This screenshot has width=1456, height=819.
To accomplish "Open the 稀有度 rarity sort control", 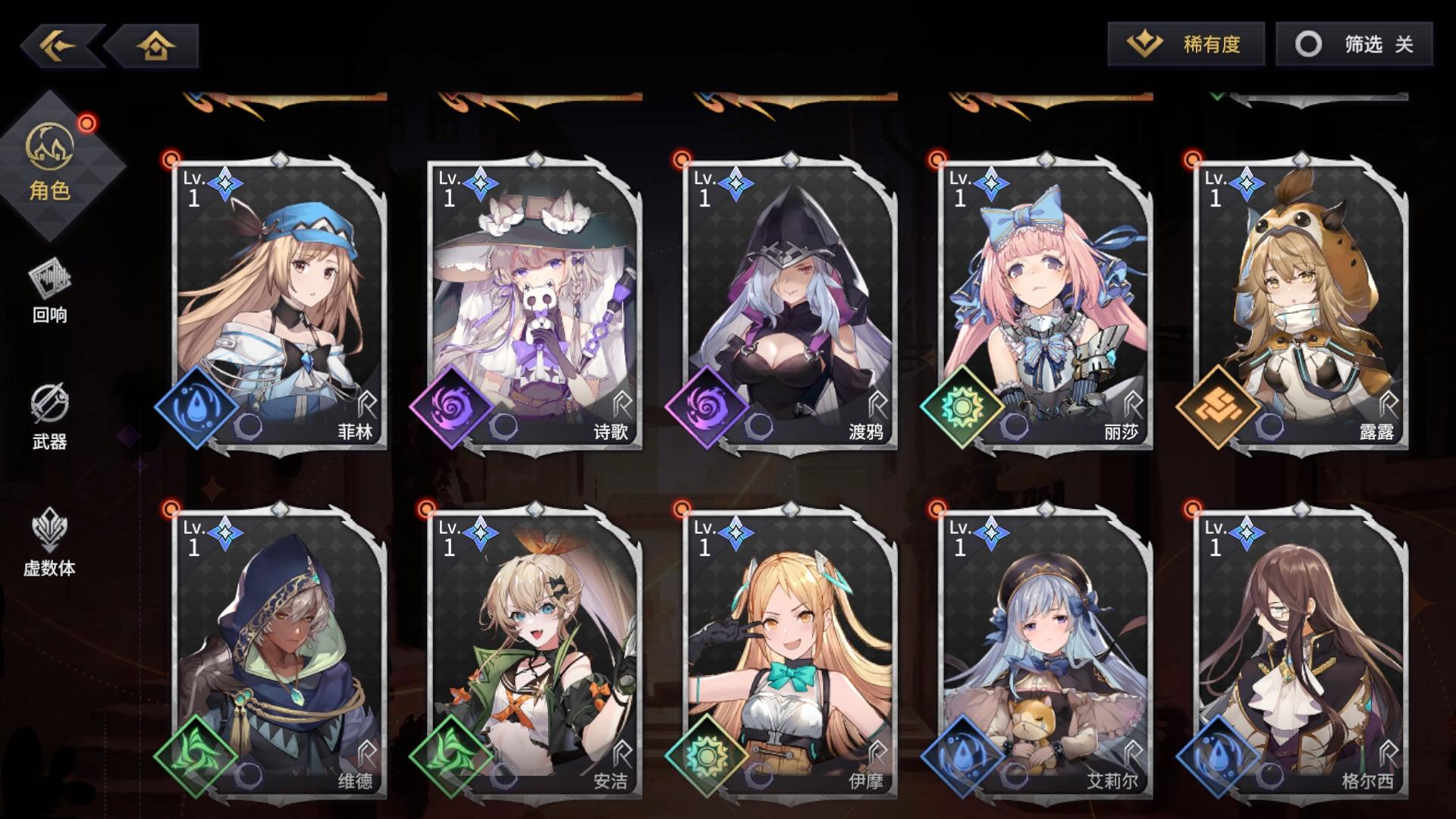I will (x=1188, y=45).
